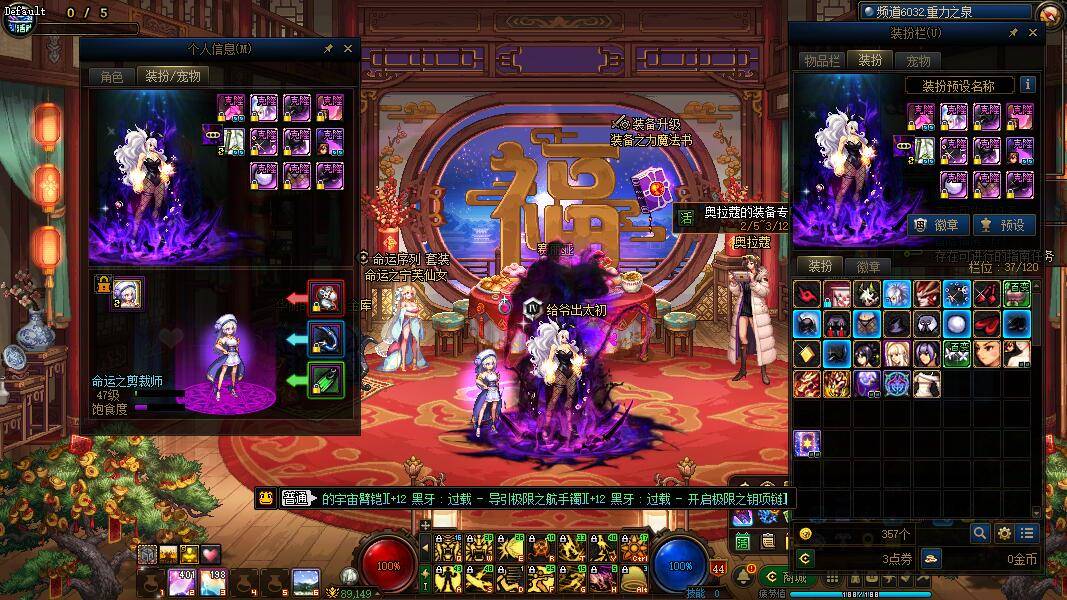Screen dimensions: 1067x600
Task: Pin the personal information window
Action: point(328,48)
